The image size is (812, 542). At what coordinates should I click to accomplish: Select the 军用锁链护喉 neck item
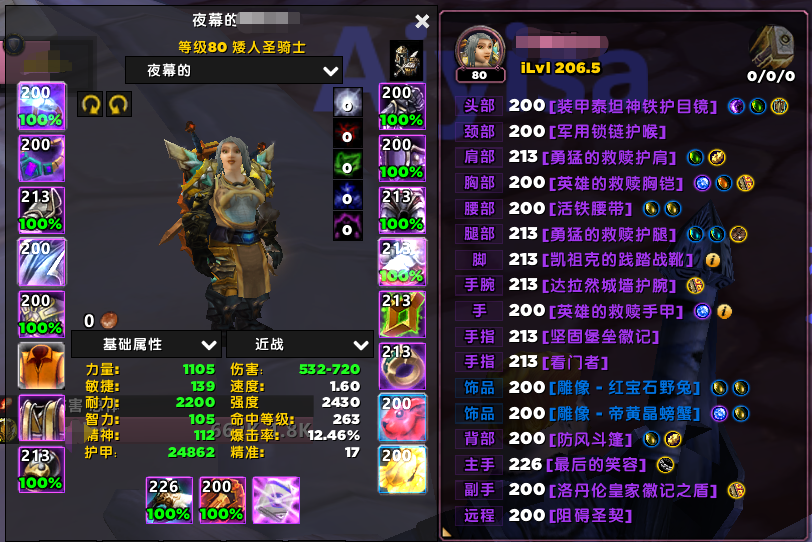607,131
